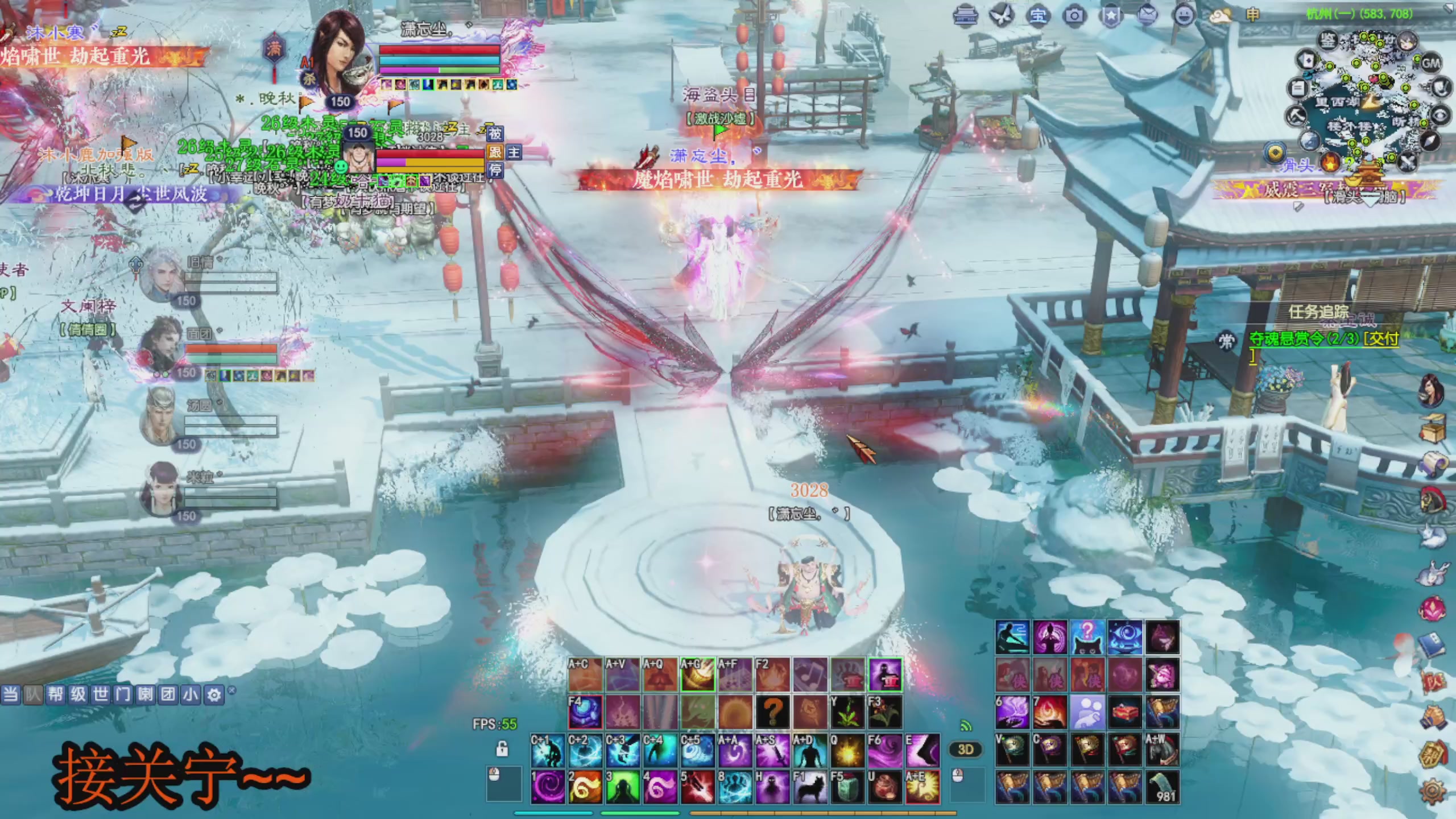
Task: Switch to the 世 world chat tab
Action: (x=101, y=694)
